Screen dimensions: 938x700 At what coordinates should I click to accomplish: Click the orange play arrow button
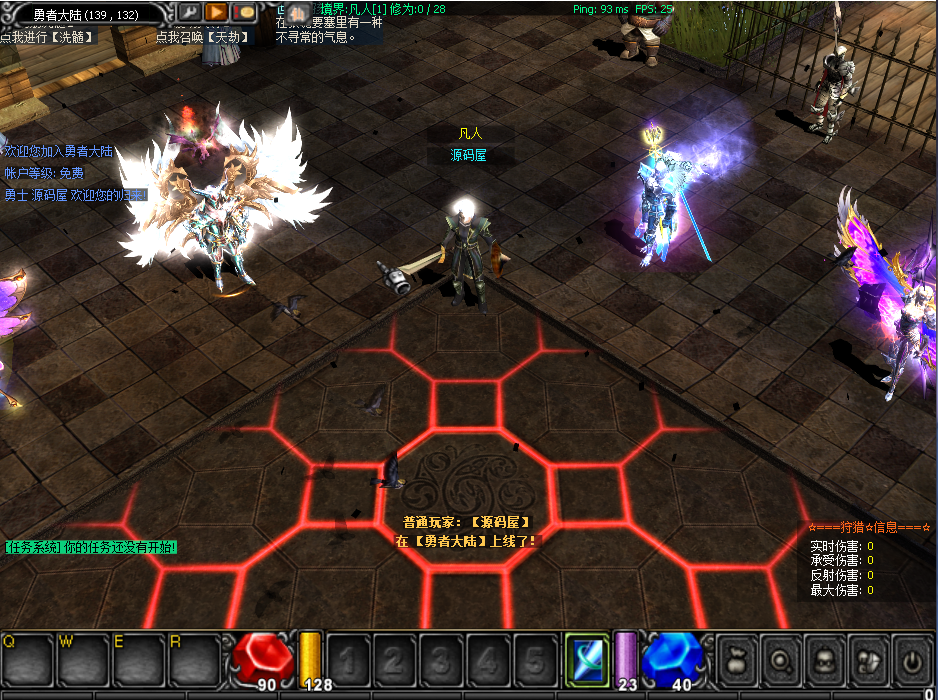click(x=217, y=13)
